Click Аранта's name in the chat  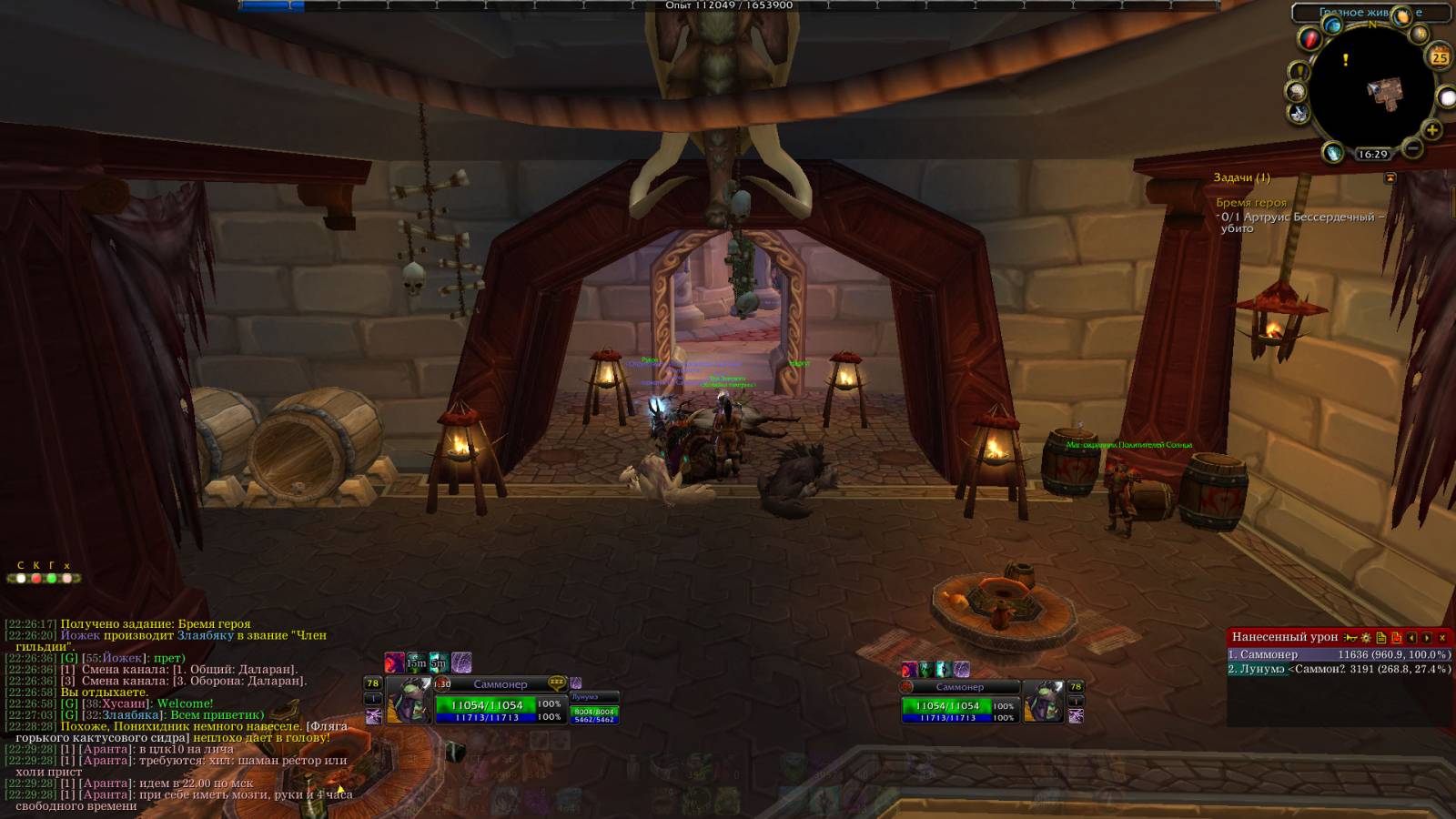point(106,749)
